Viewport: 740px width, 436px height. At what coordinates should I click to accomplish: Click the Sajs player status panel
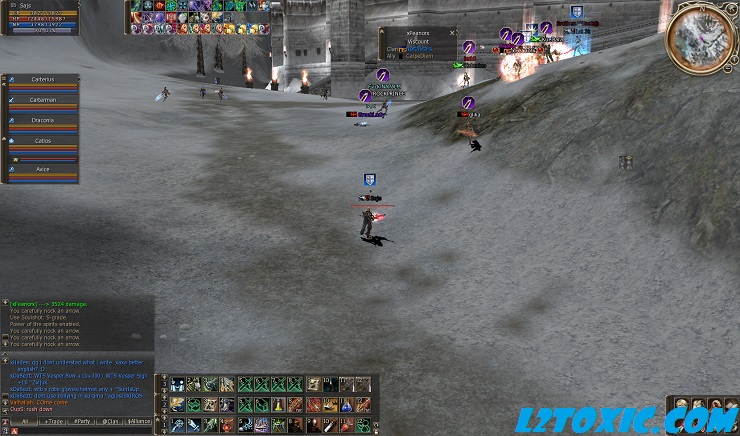point(40,18)
